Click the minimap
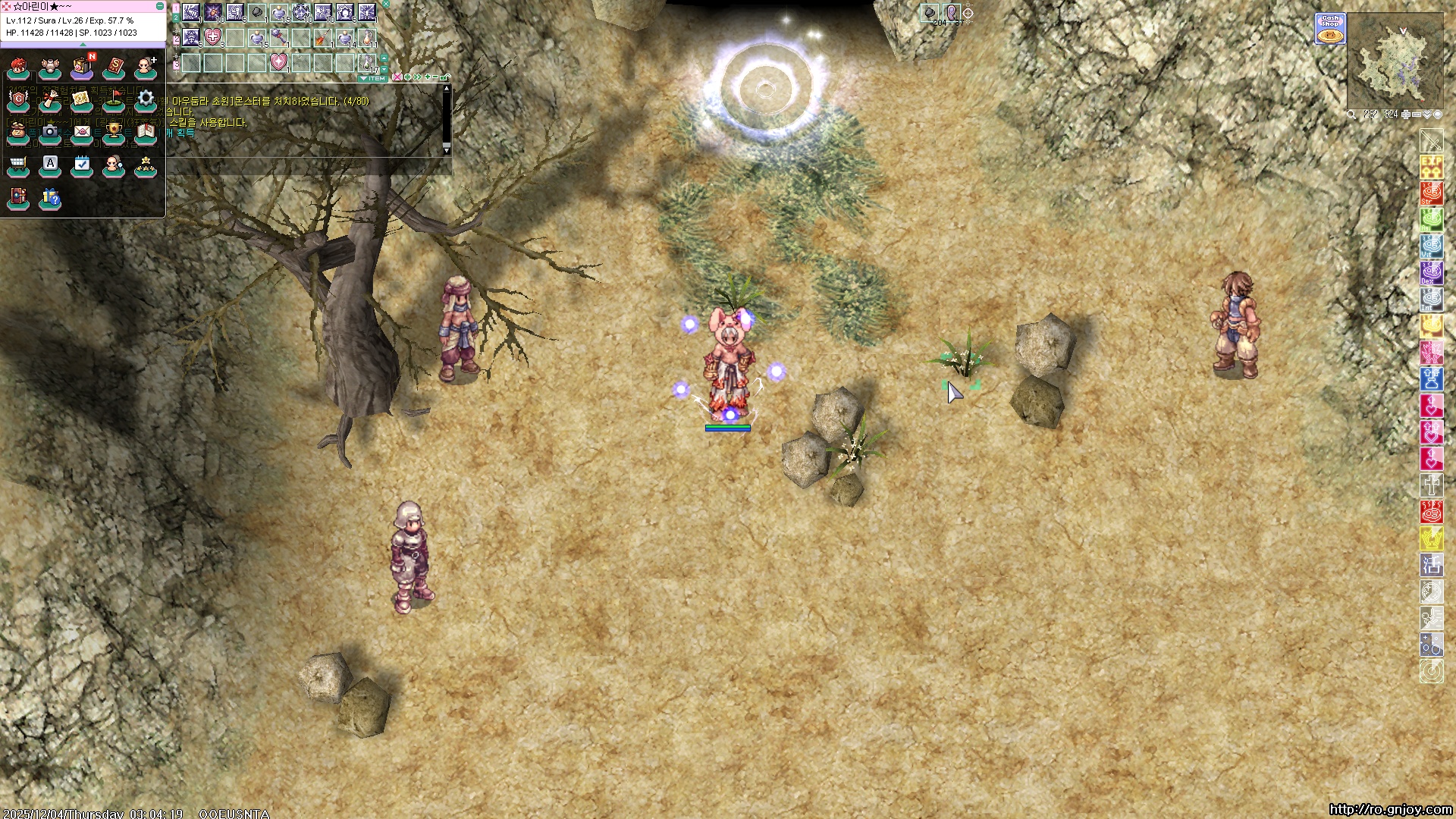 (1395, 61)
